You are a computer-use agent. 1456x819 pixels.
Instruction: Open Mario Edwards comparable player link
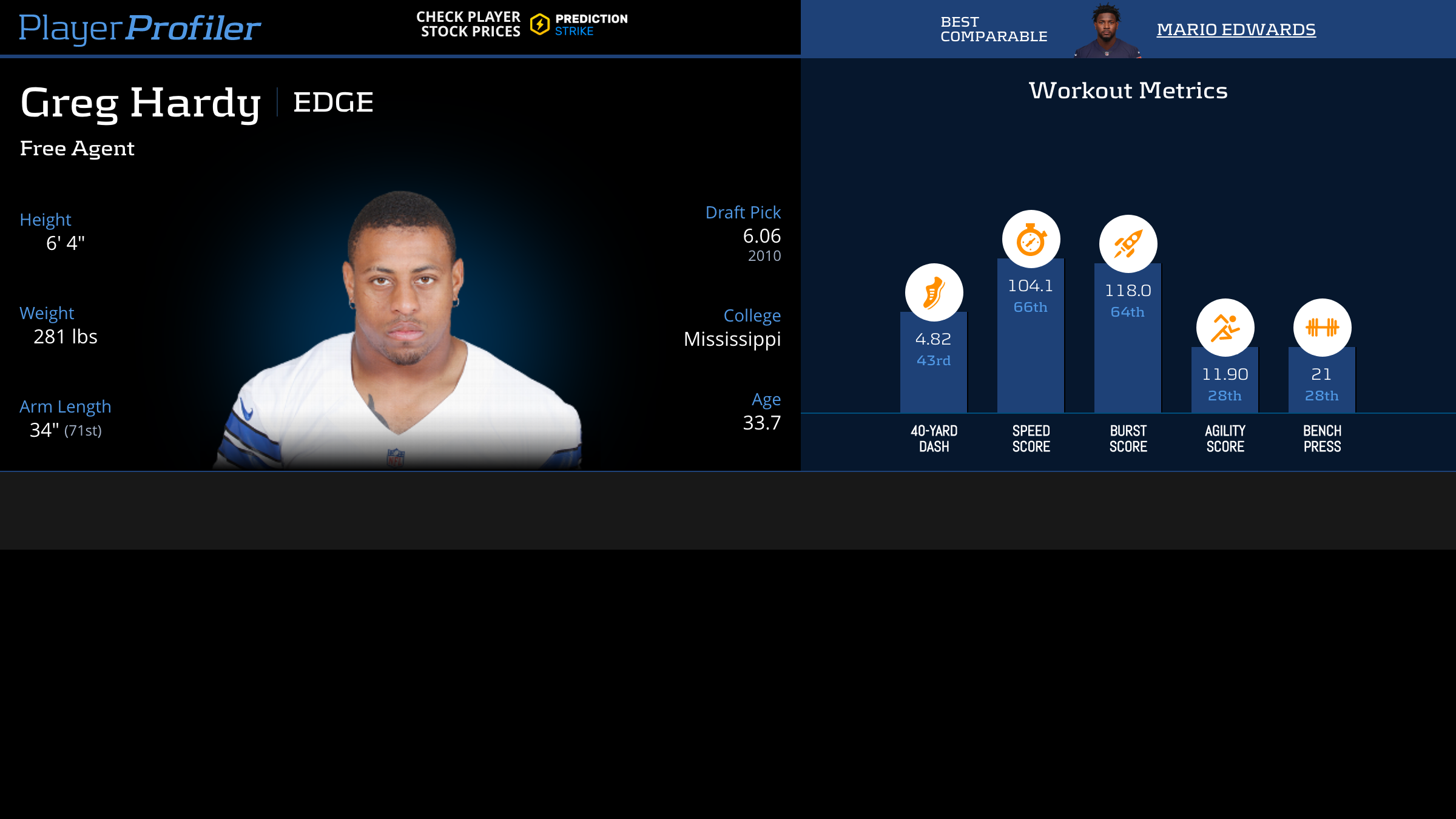[1236, 29]
